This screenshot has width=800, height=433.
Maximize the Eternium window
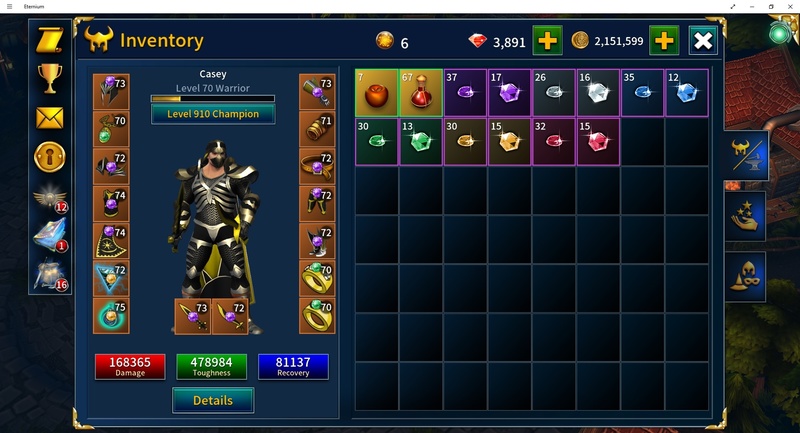[770, 6]
